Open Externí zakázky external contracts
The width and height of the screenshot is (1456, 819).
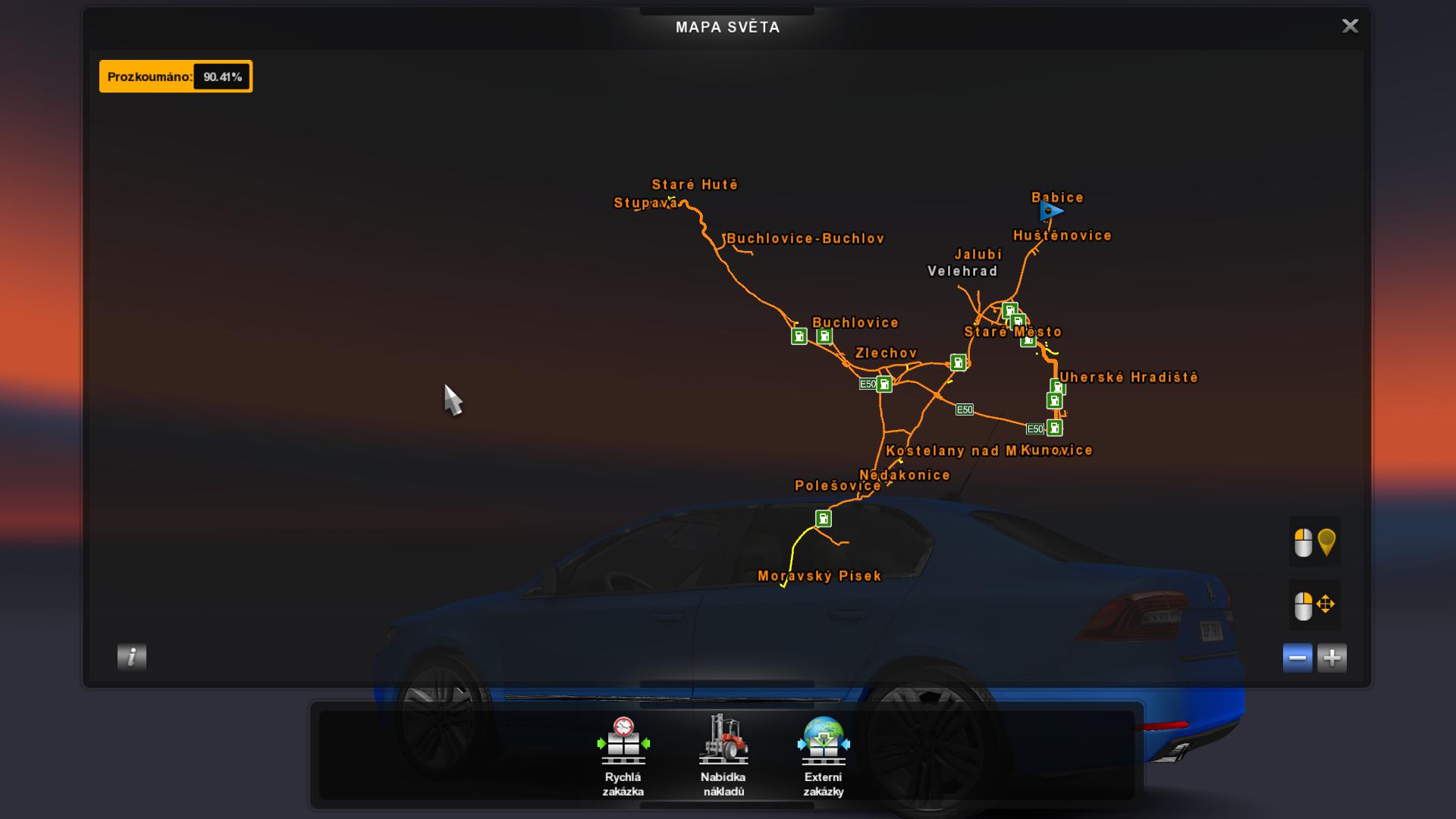pos(824,756)
